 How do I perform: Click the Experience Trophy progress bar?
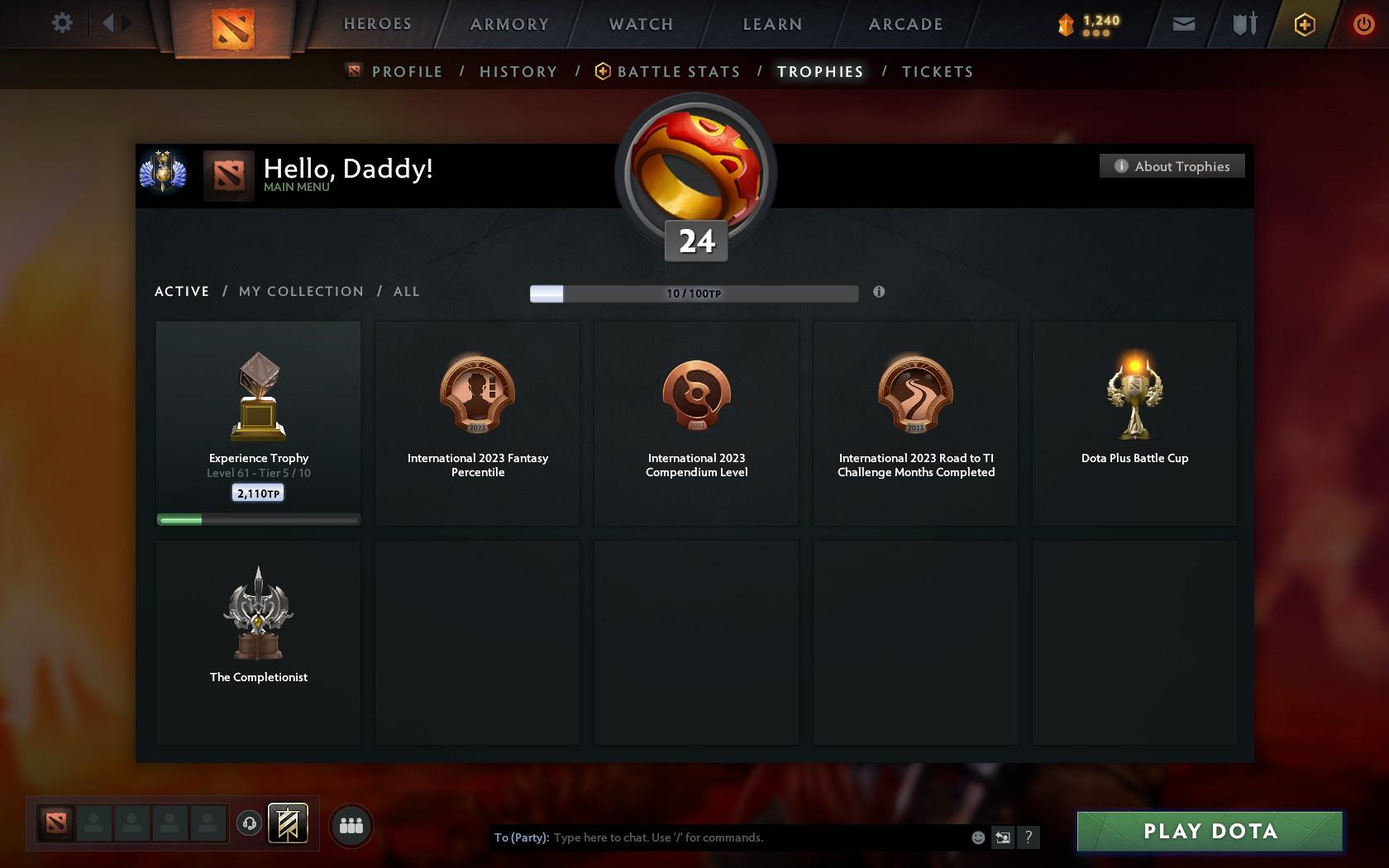pyautogui.click(x=258, y=519)
